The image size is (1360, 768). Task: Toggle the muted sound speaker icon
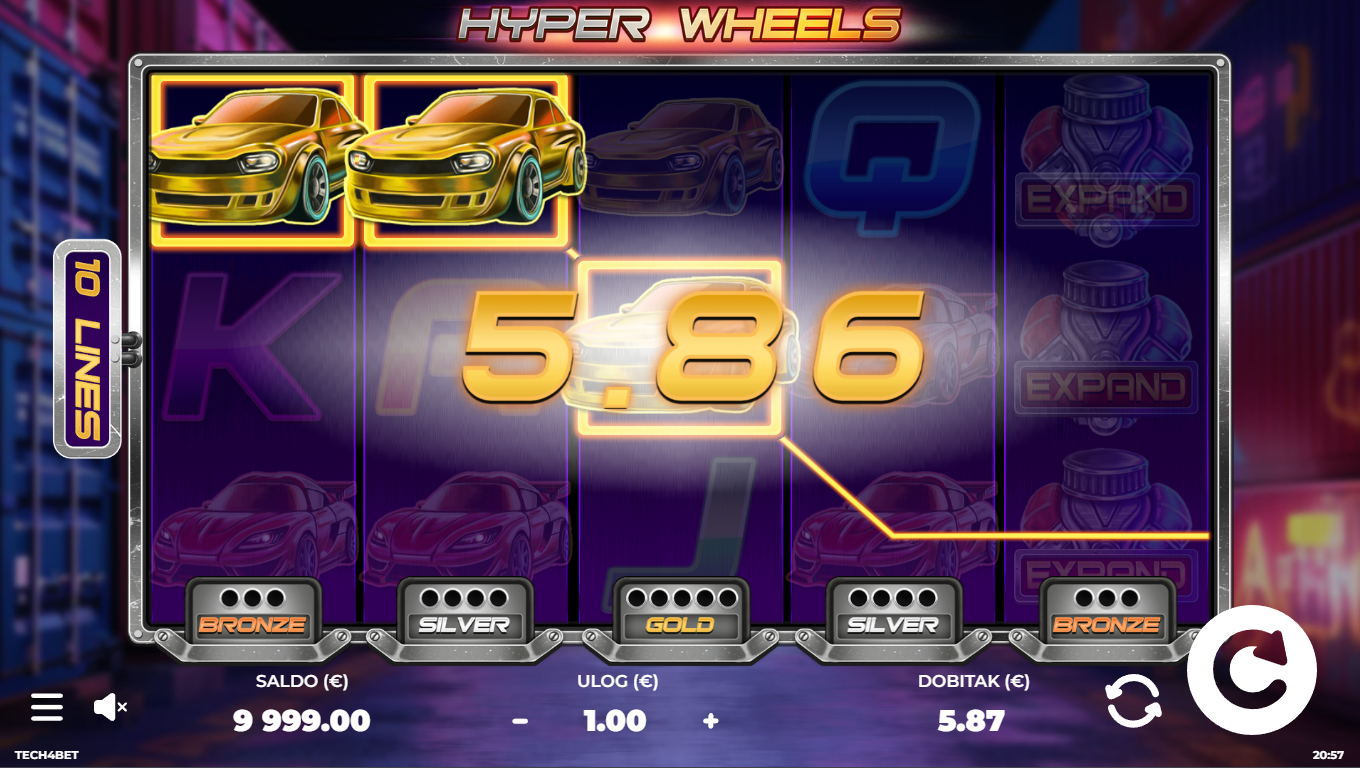pyautogui.click(x=108, y=707)
